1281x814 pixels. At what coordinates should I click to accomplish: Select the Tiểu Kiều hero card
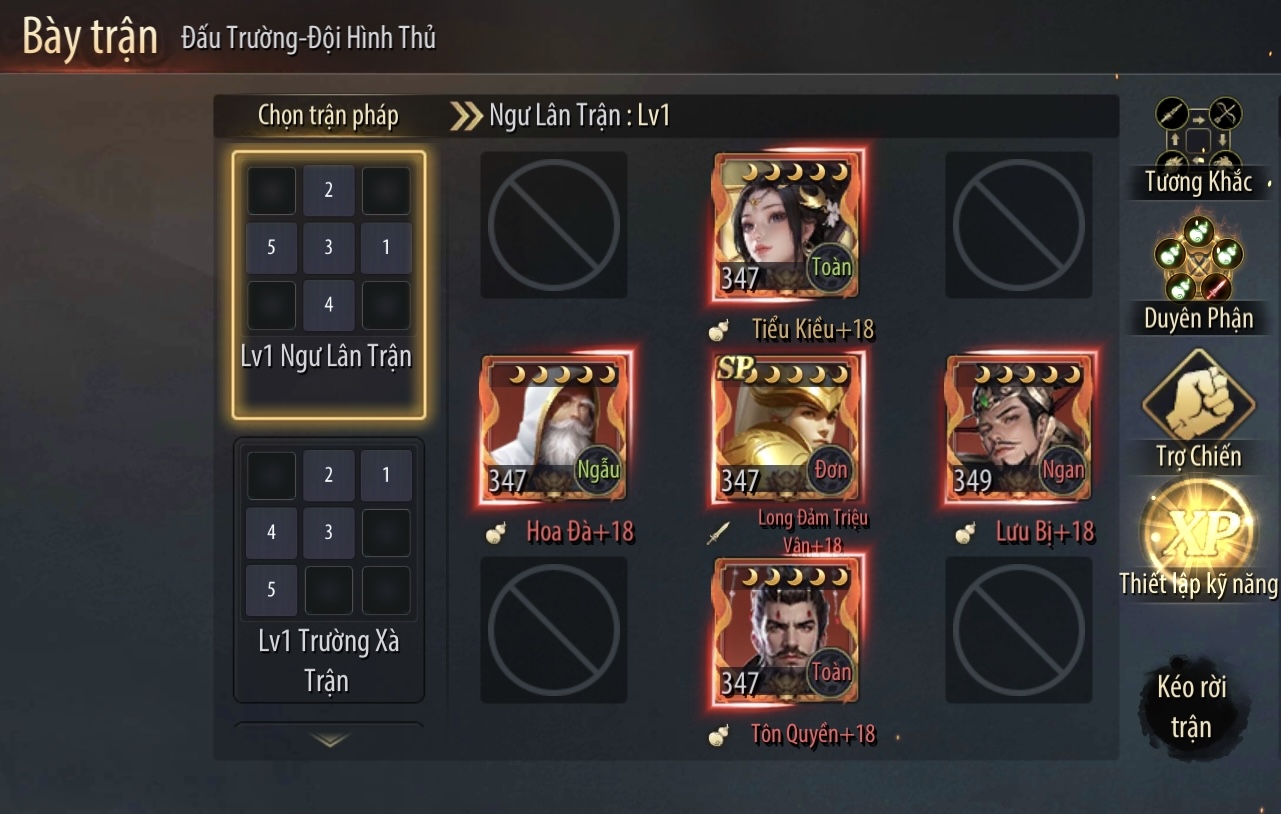pos(786,226)
